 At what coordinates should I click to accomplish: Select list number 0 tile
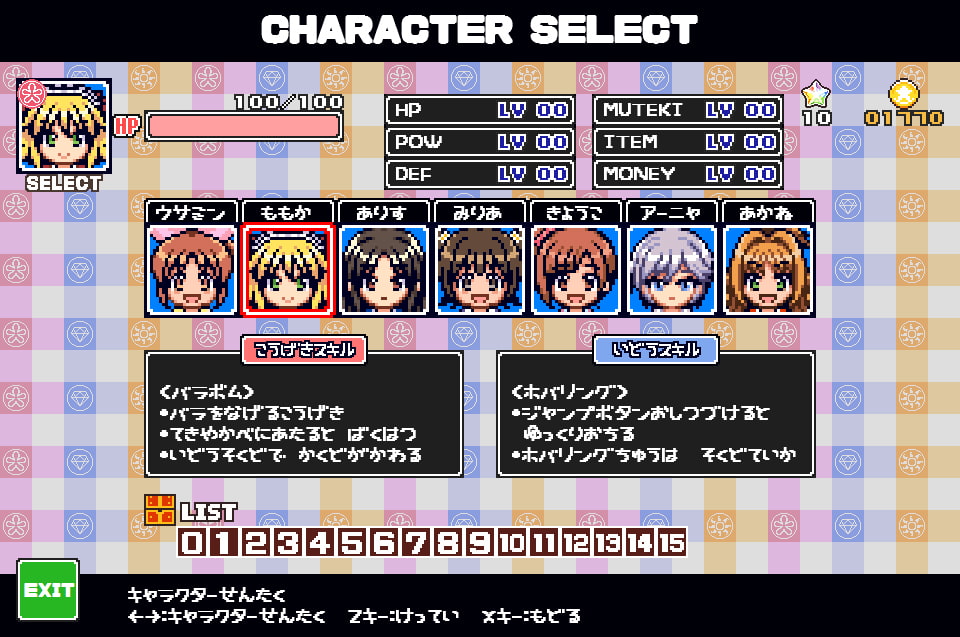[192, 543]
